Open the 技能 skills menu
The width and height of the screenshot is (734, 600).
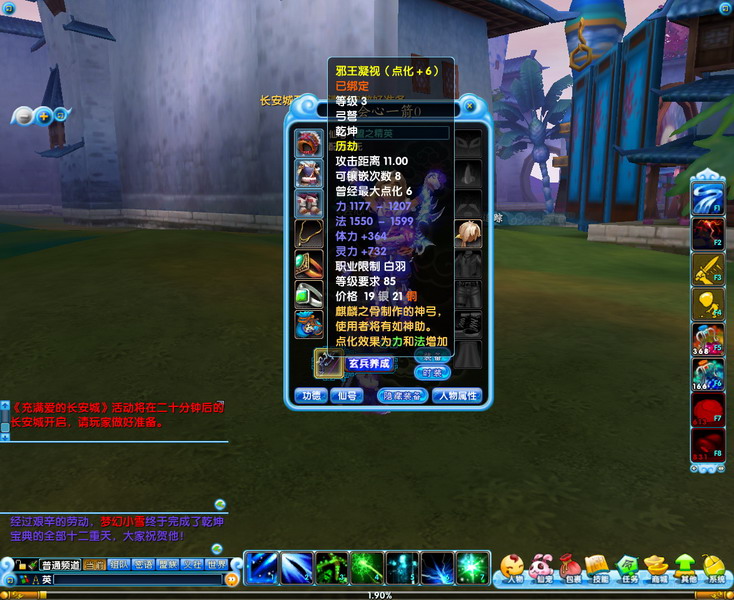click(x=599, y=568)
